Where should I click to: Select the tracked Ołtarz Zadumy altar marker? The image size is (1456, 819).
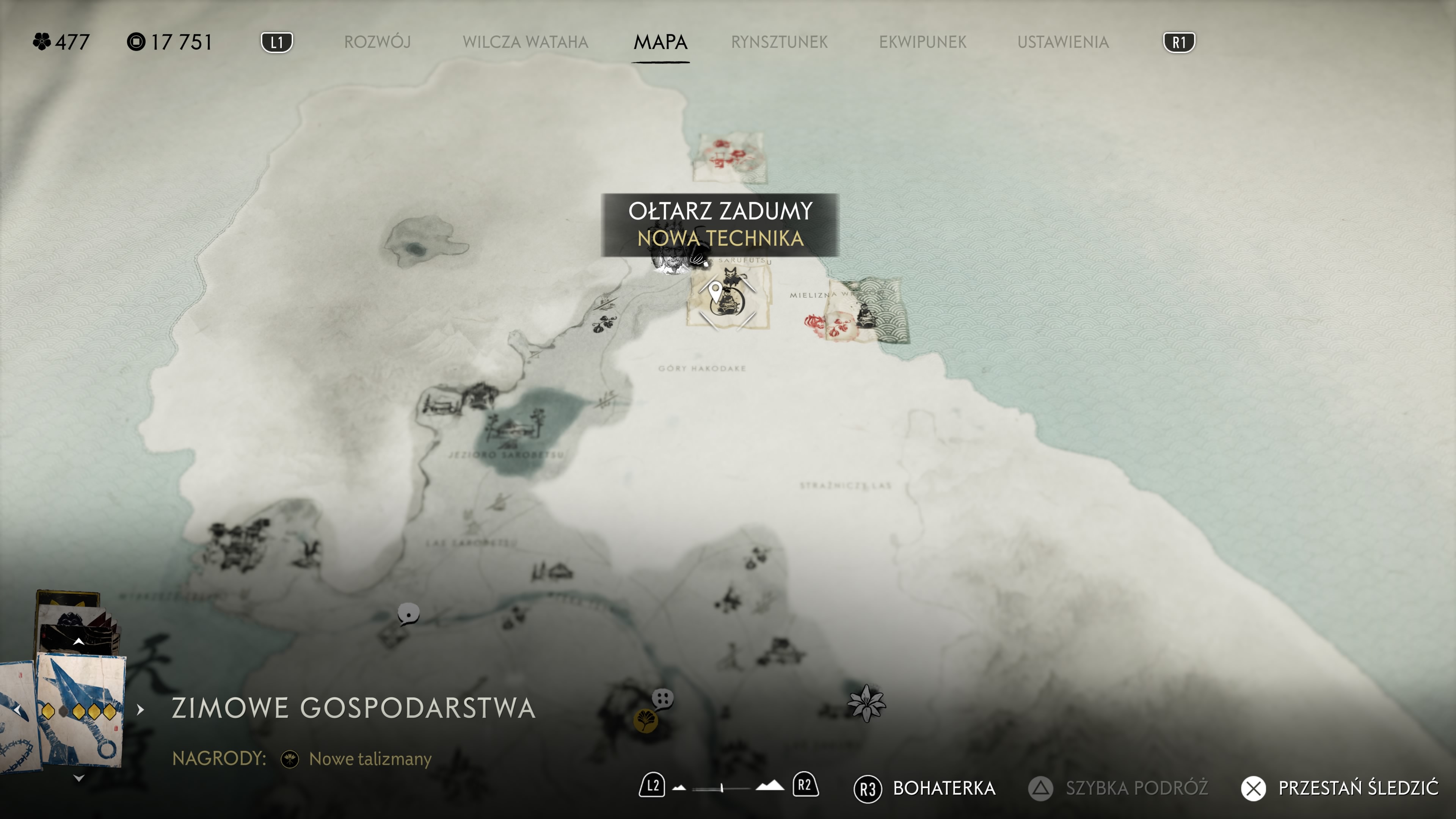click(x=728, y=303)
